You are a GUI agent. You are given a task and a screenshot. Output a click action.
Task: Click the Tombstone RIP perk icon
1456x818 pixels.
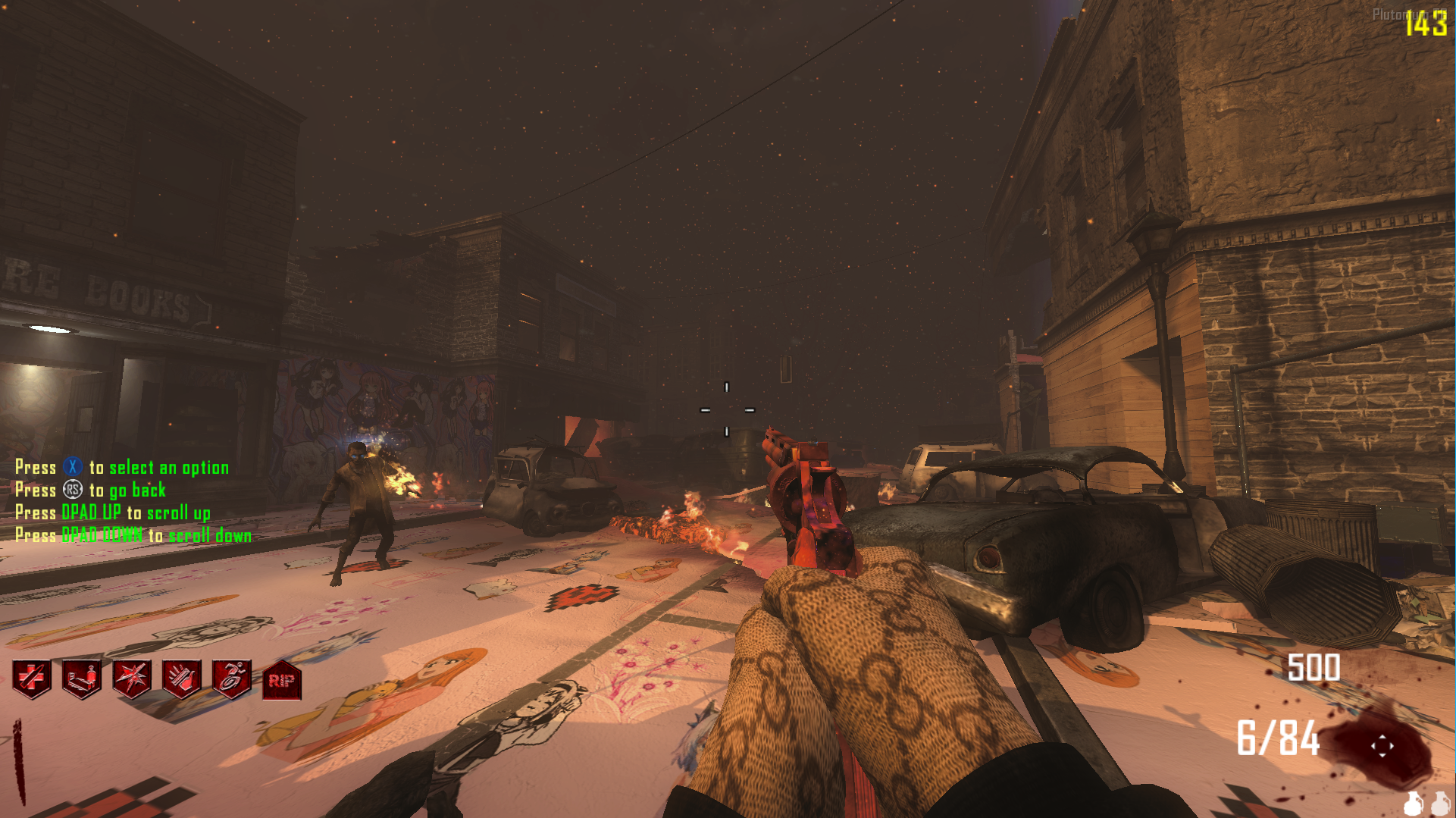(x=282, y=680)
